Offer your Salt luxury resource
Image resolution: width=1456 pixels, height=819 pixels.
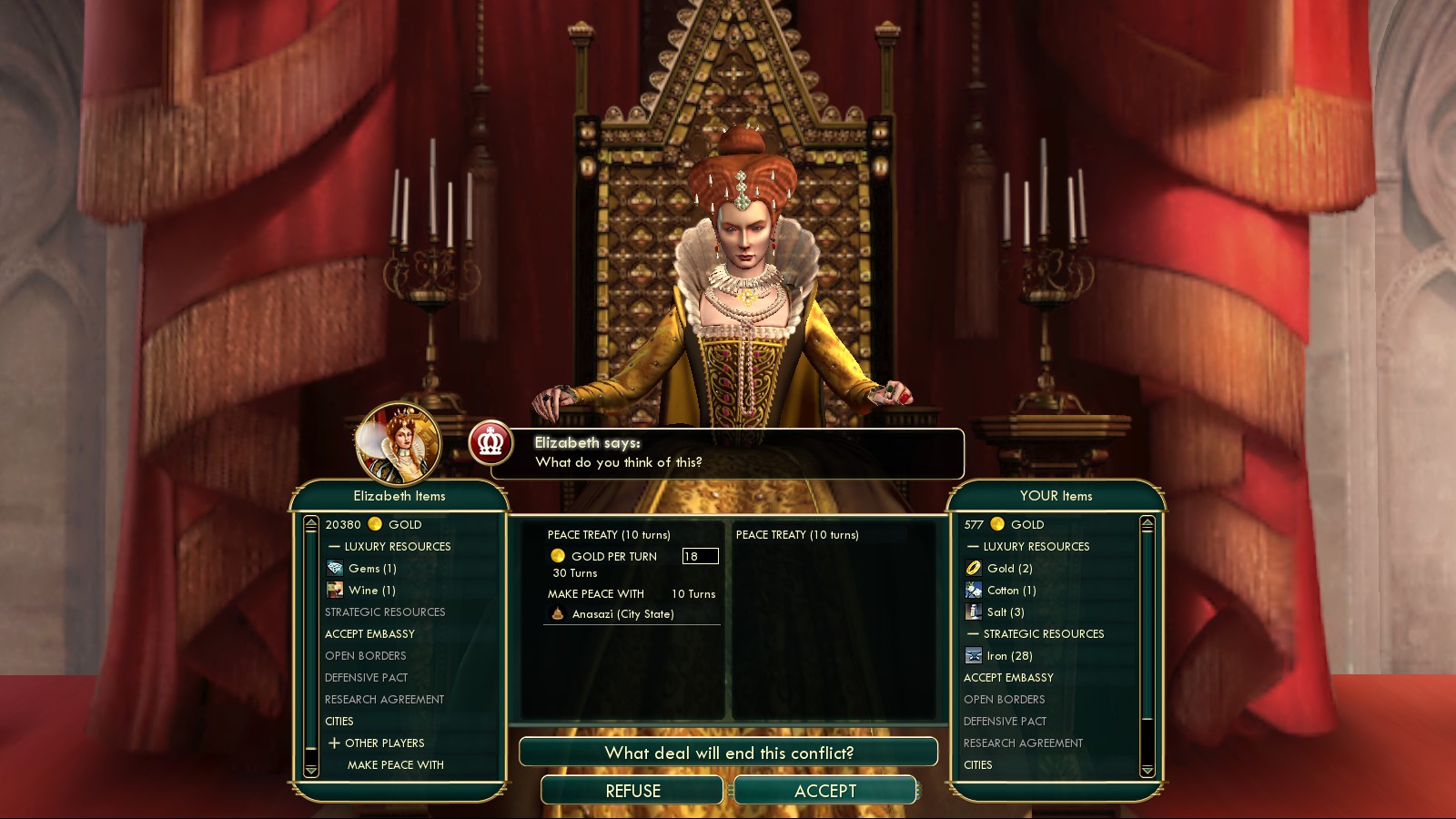point(1005,612)
